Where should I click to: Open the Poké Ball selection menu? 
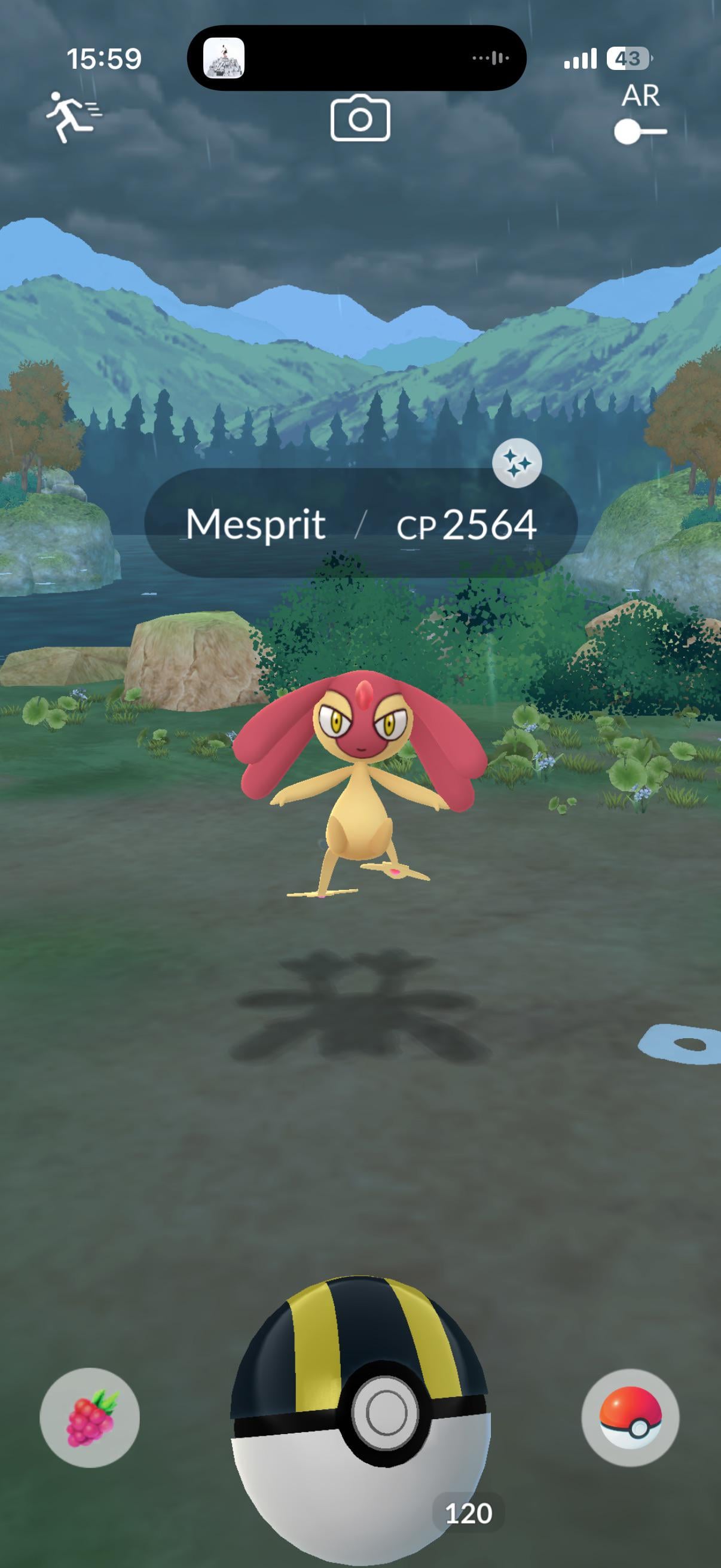pyautogui.click(x=630, y=1417)
